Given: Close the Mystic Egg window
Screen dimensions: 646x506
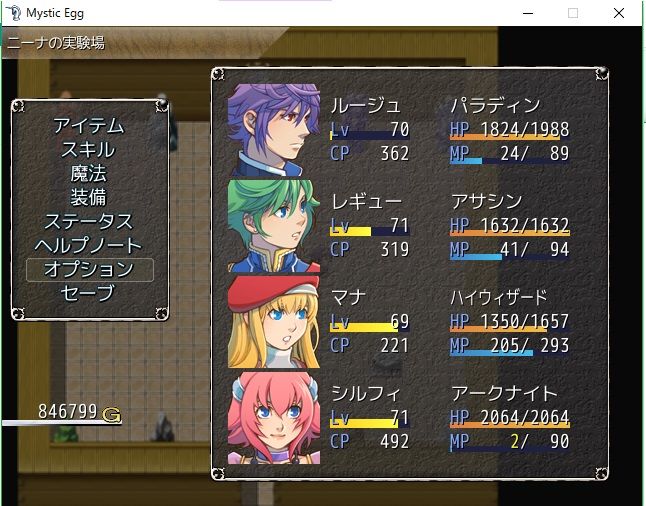Looking at the screenshot, I should pyautogui.click(x=620, y=13).
